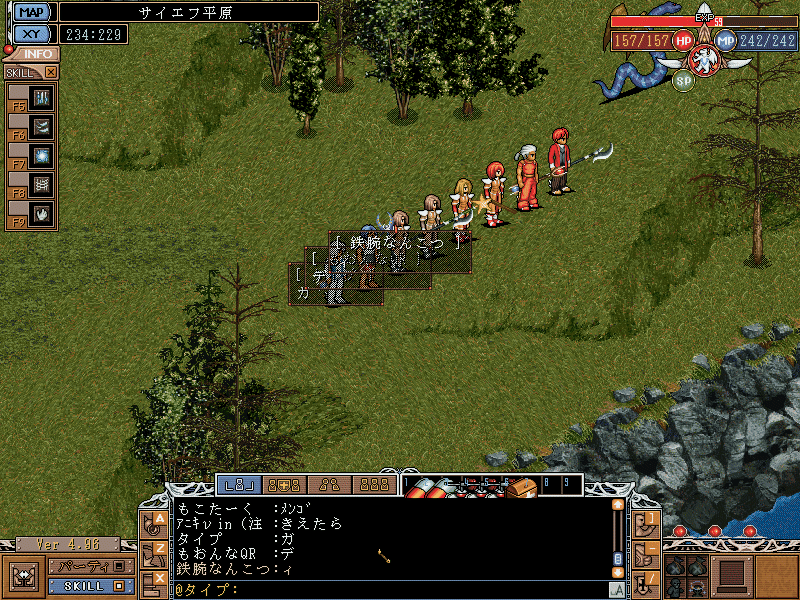The width and height of the screenshot is (800, 600).
Task: Trigger the F9 hand skill
Action: pyautogui.click(x=41, y=213)
